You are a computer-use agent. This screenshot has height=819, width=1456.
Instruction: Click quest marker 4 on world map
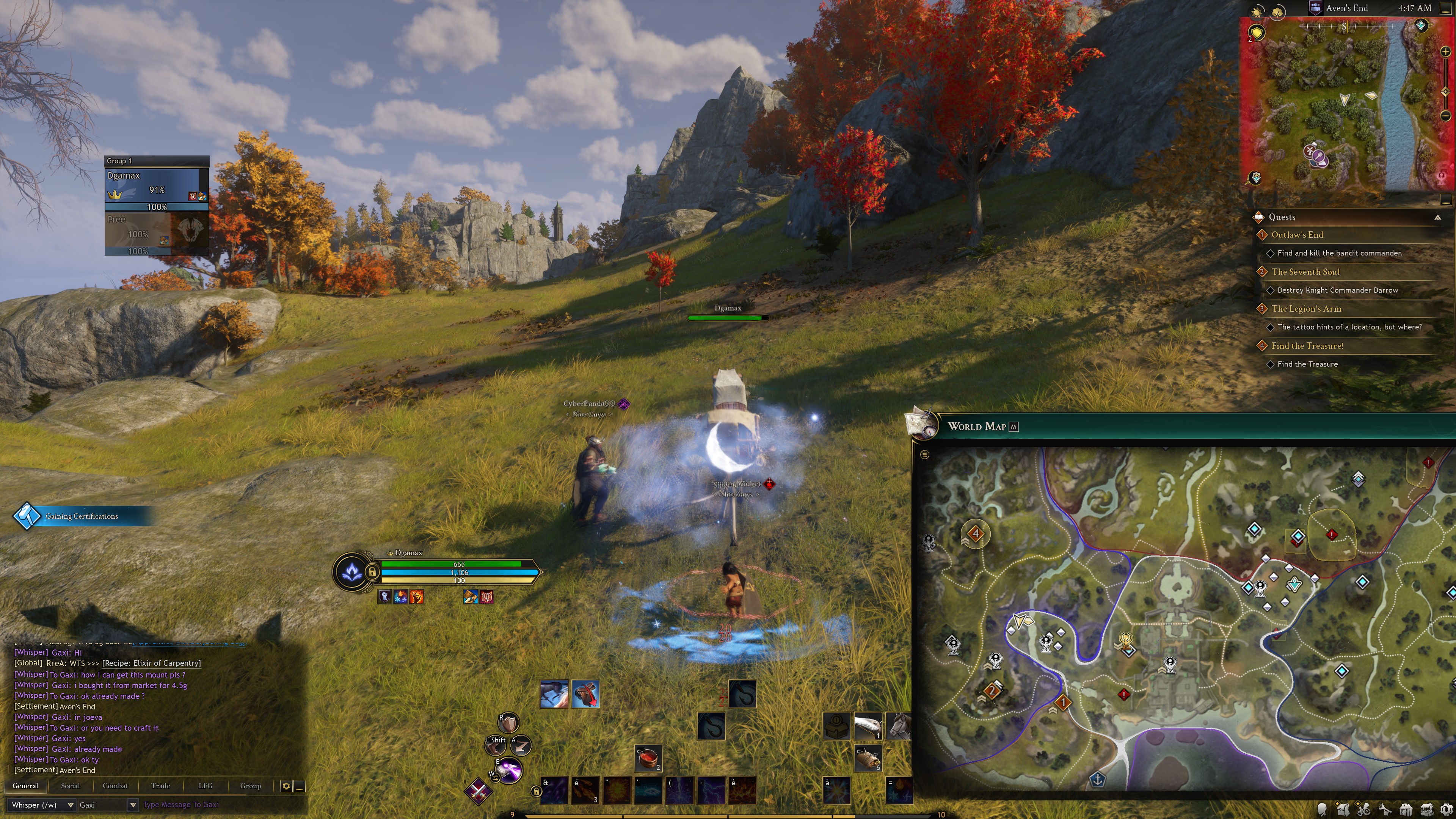(976, 533)
